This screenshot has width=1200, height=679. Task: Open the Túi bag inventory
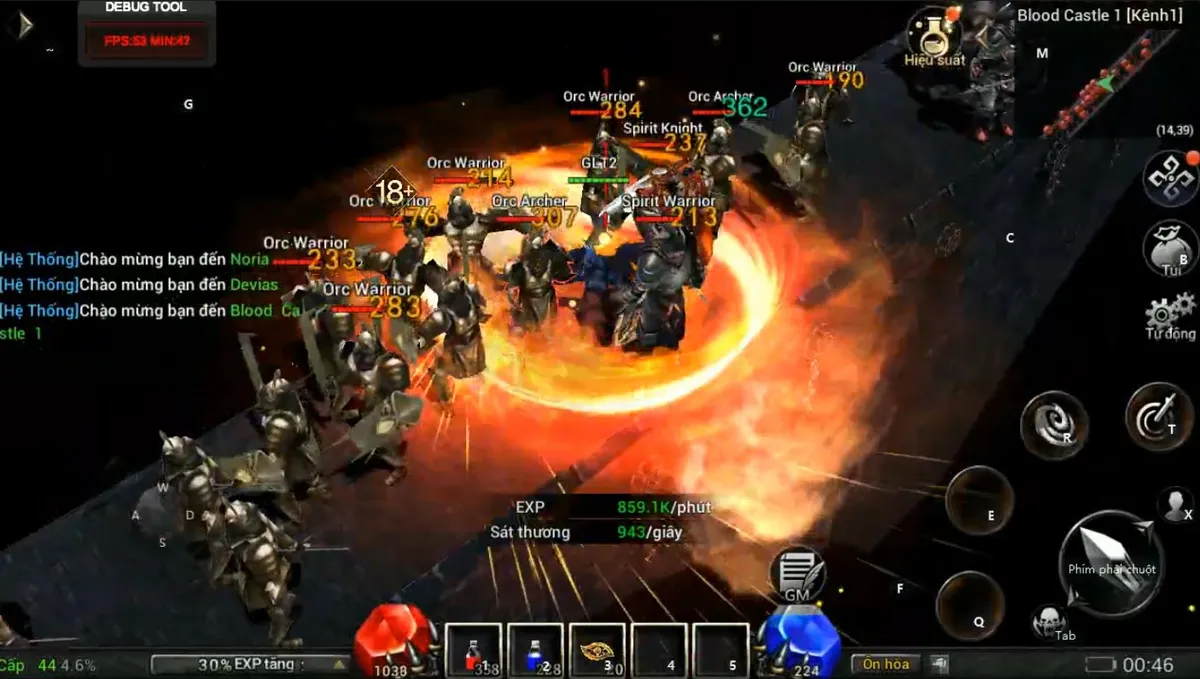[x=1172, y=247]
